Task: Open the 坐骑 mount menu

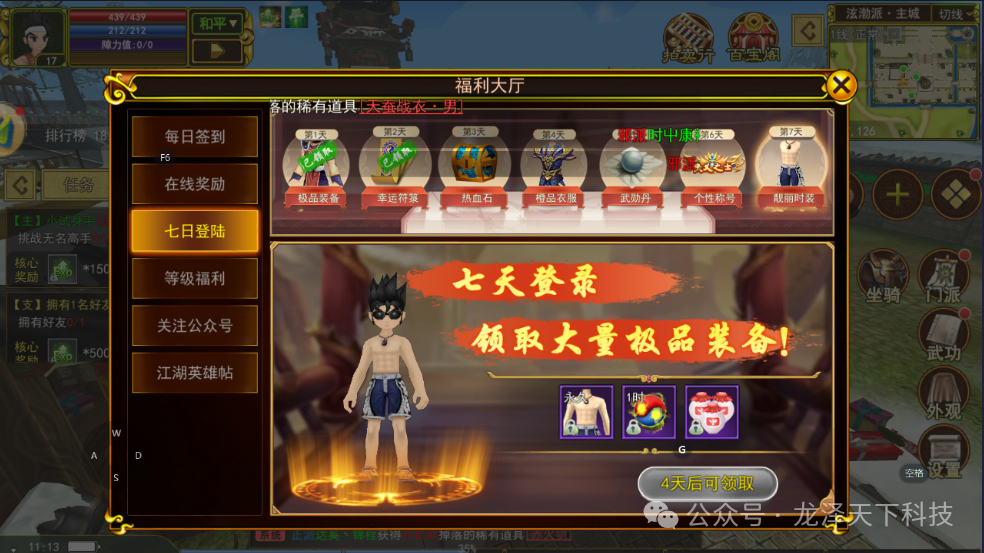Action: pos(883,277)
